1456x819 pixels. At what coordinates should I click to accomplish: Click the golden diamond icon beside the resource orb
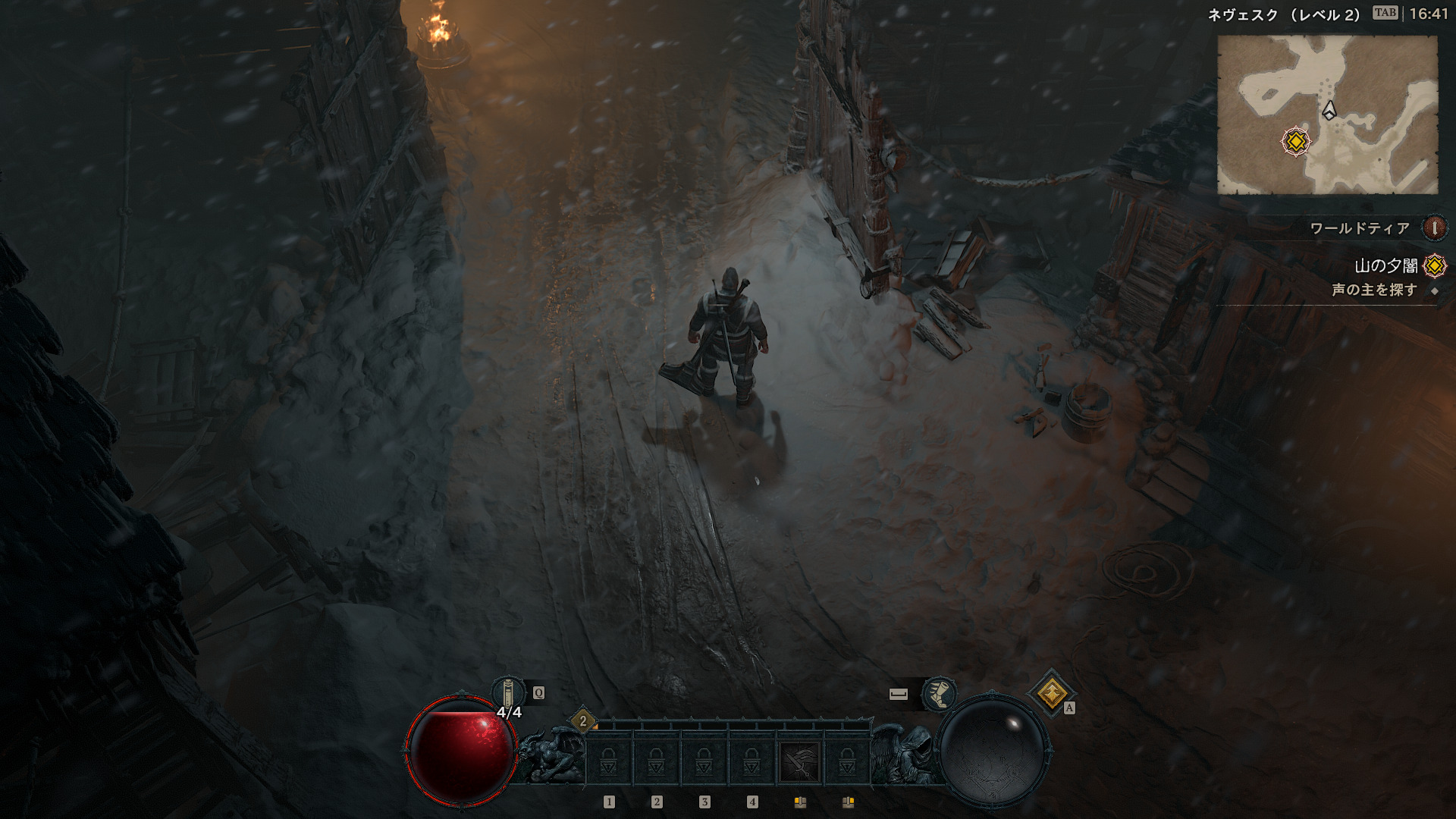point(1052,693)
